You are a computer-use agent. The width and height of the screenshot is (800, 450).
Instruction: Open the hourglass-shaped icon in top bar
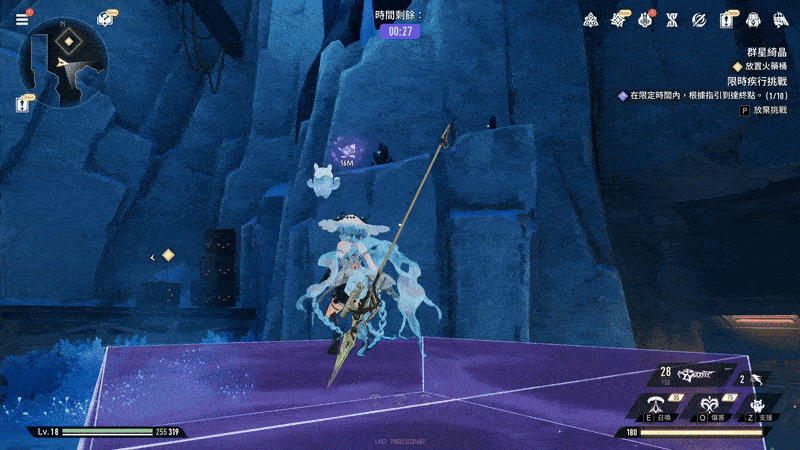coord(673,20)
